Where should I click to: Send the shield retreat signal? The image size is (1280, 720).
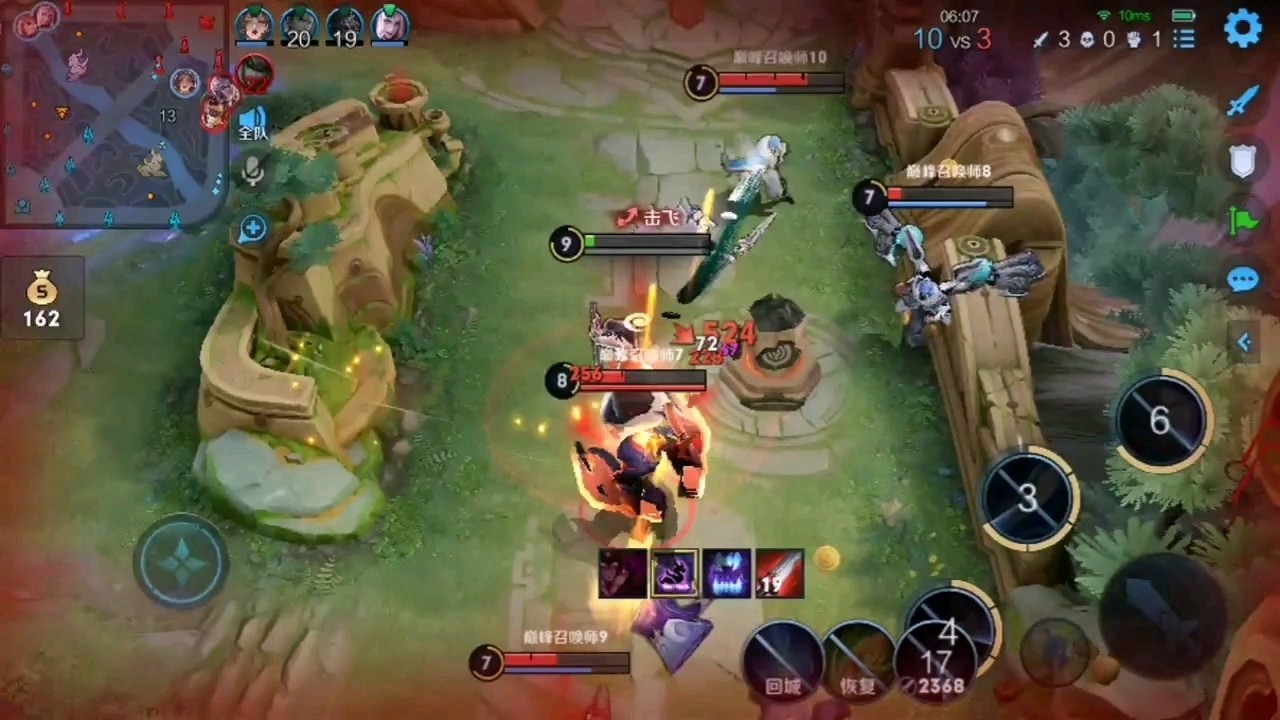point(1242,160)
